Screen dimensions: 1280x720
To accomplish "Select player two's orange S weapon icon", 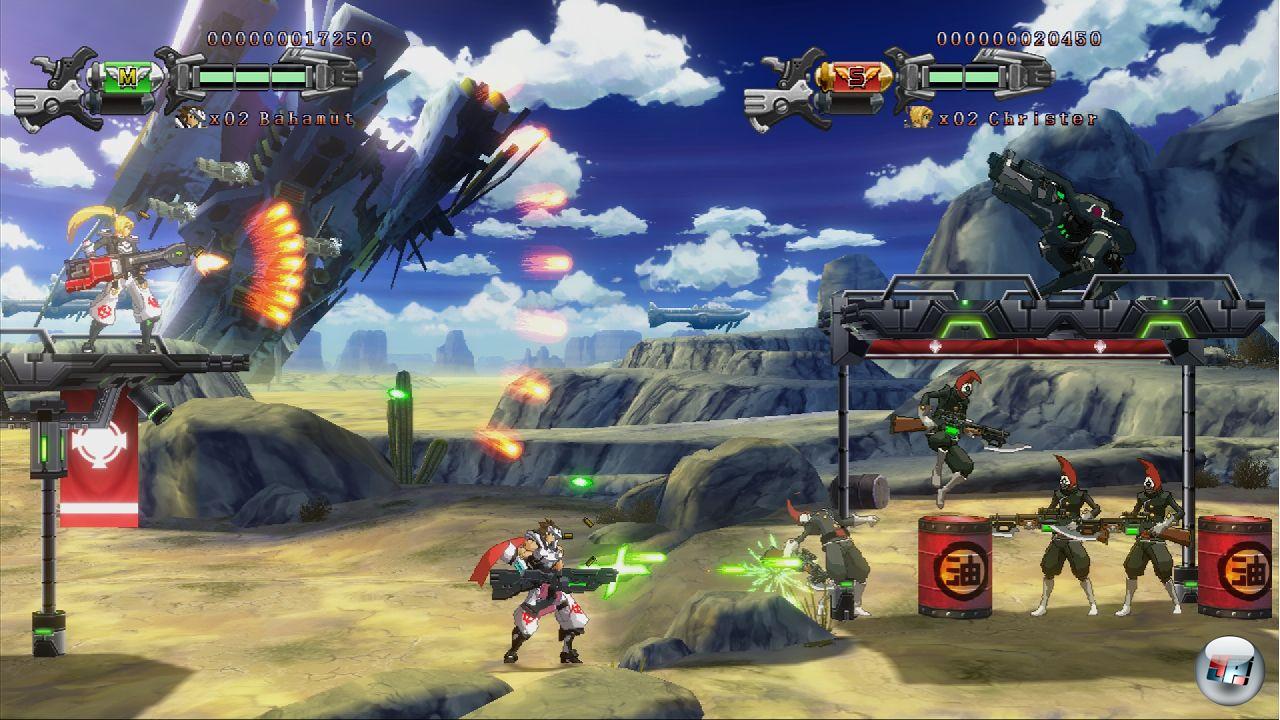I will (856, 76).
